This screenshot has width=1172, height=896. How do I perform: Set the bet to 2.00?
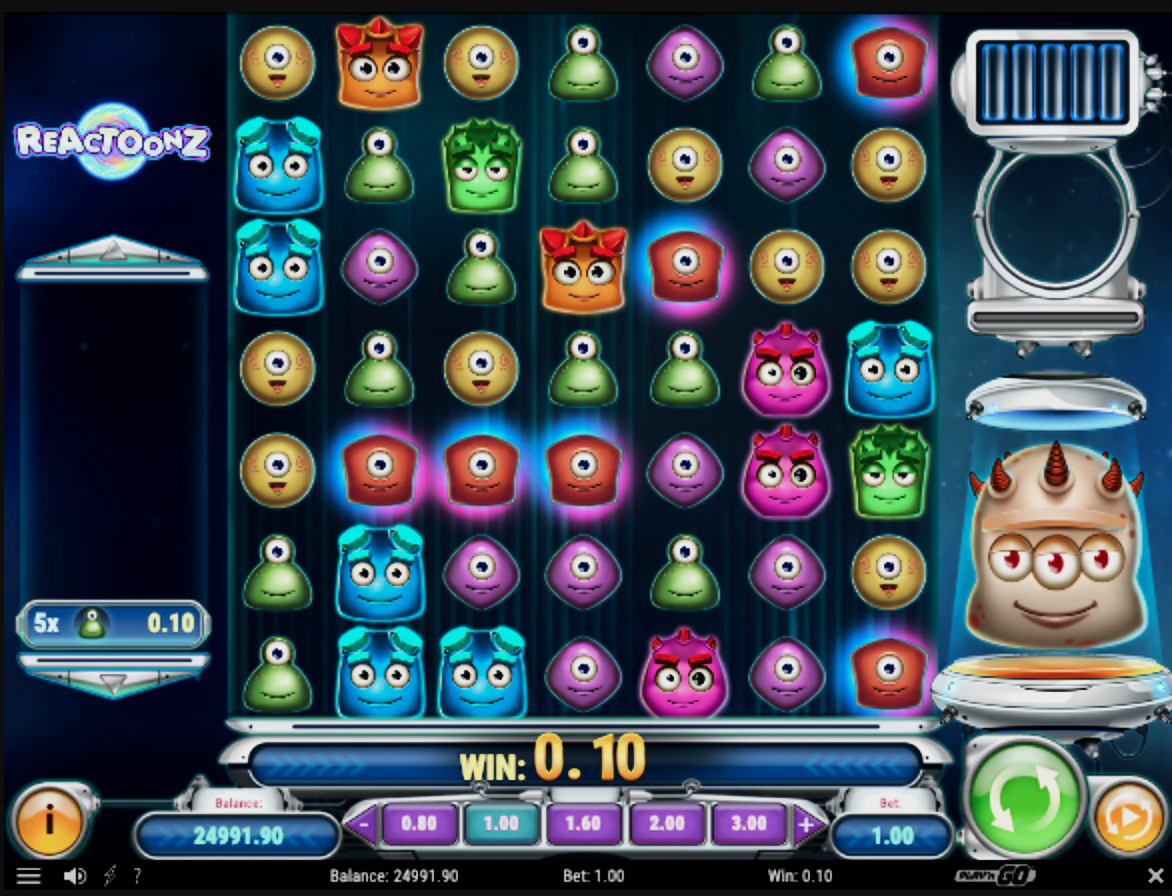666,824
